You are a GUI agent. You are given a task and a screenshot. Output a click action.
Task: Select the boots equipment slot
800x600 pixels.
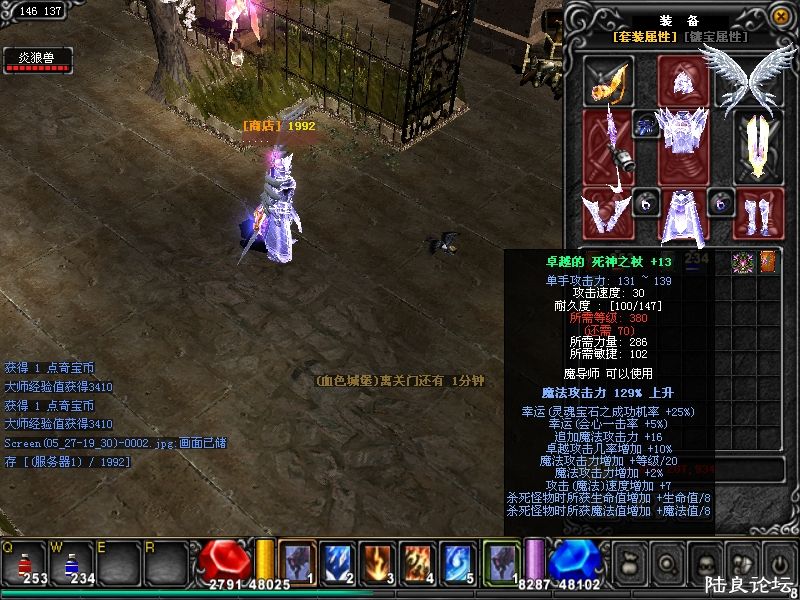757,212
